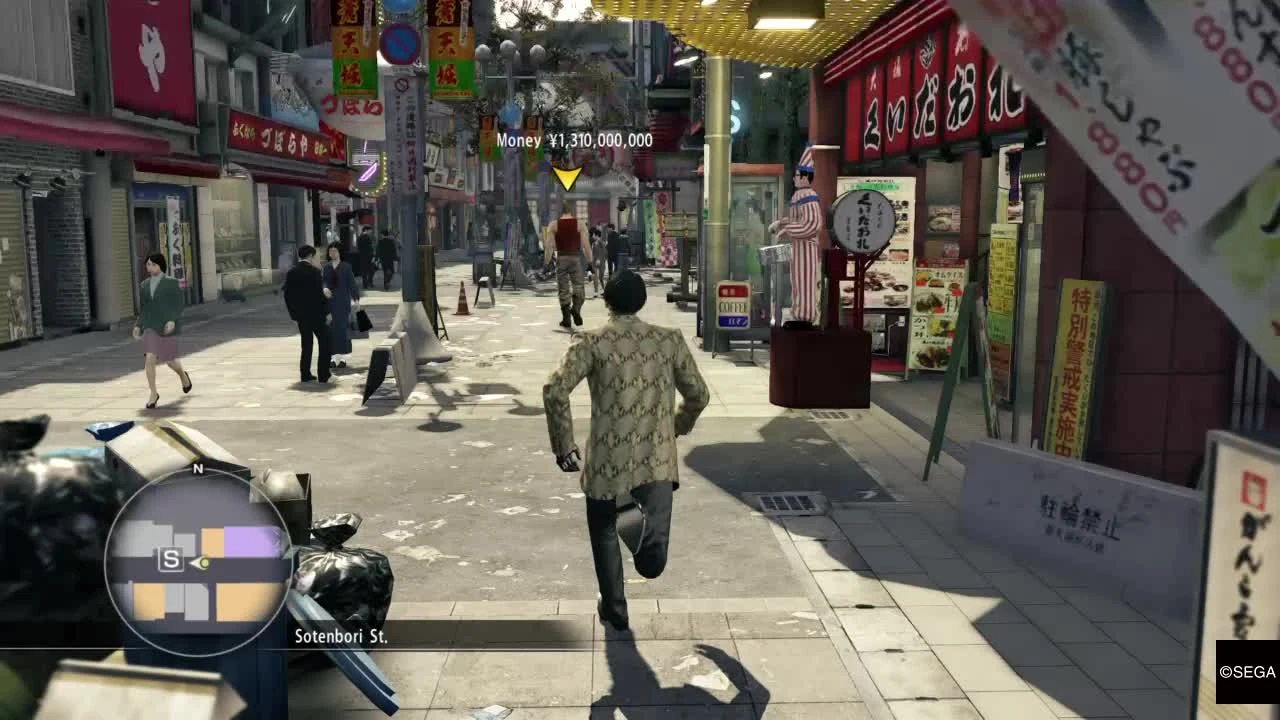Viewport: 1280px width, 720px height.
Task: Click the N compass indicator above minimap
Action: (x=196, y=468)
